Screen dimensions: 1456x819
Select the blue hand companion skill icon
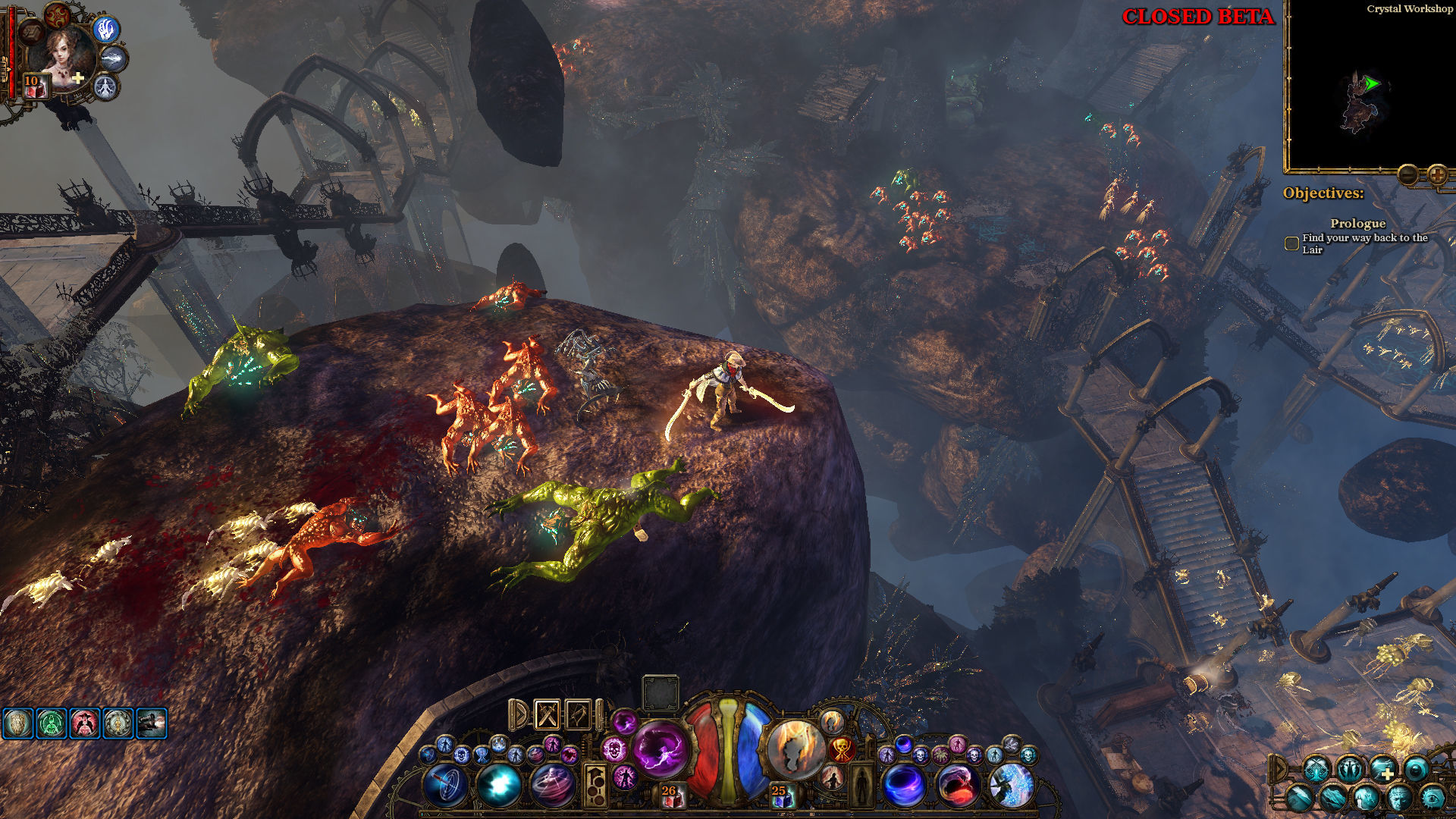[107, 30]
